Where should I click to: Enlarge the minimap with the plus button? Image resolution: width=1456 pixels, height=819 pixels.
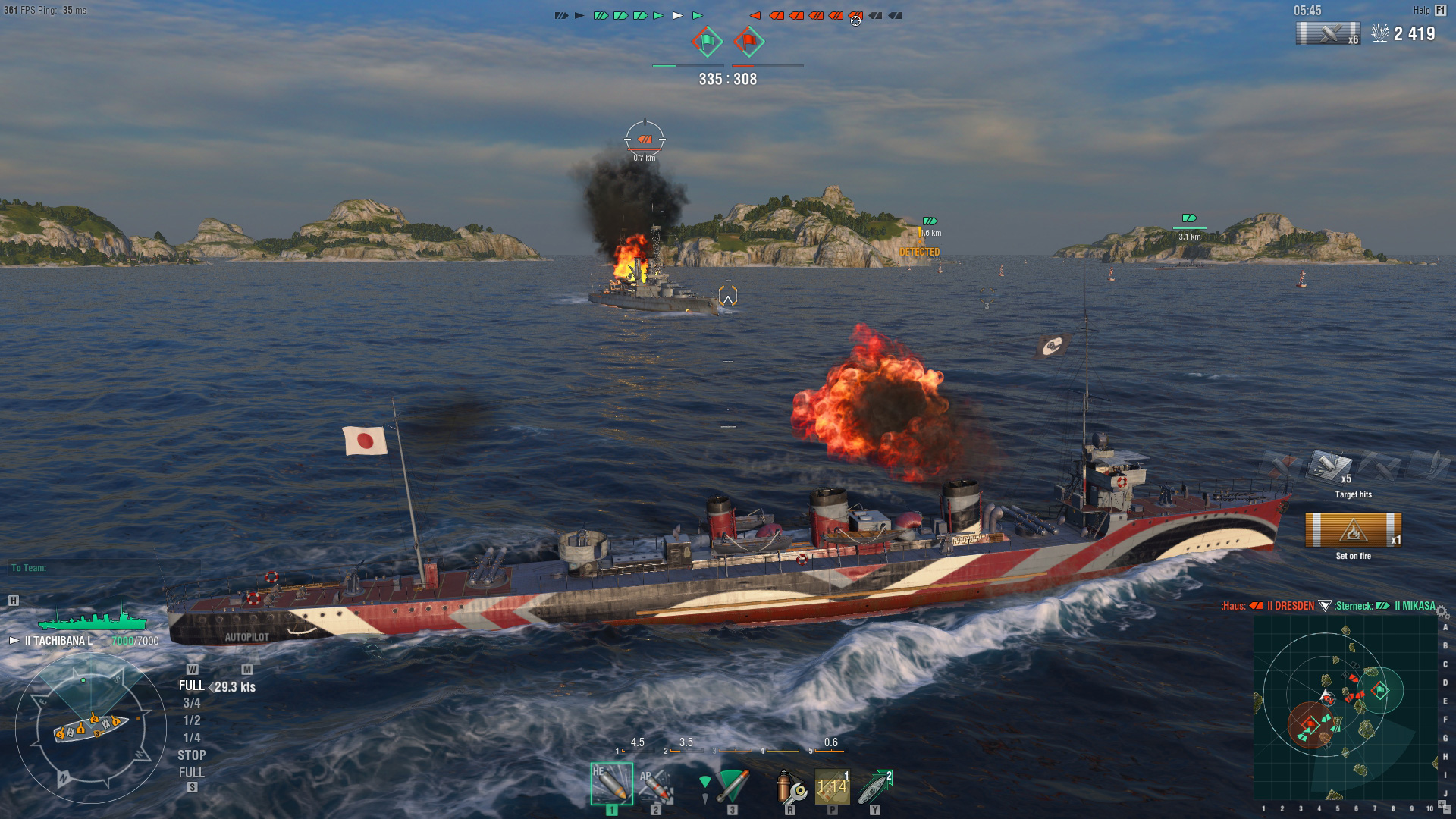[1441, 804]
